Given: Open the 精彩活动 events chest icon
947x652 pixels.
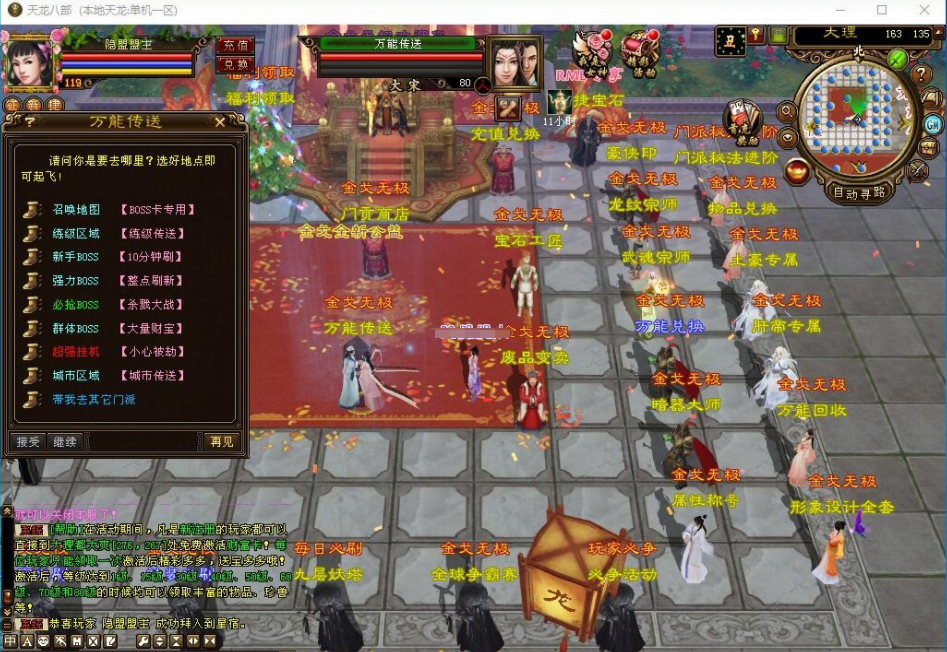Looking at the screenshot, I should (x=639, y=50).
